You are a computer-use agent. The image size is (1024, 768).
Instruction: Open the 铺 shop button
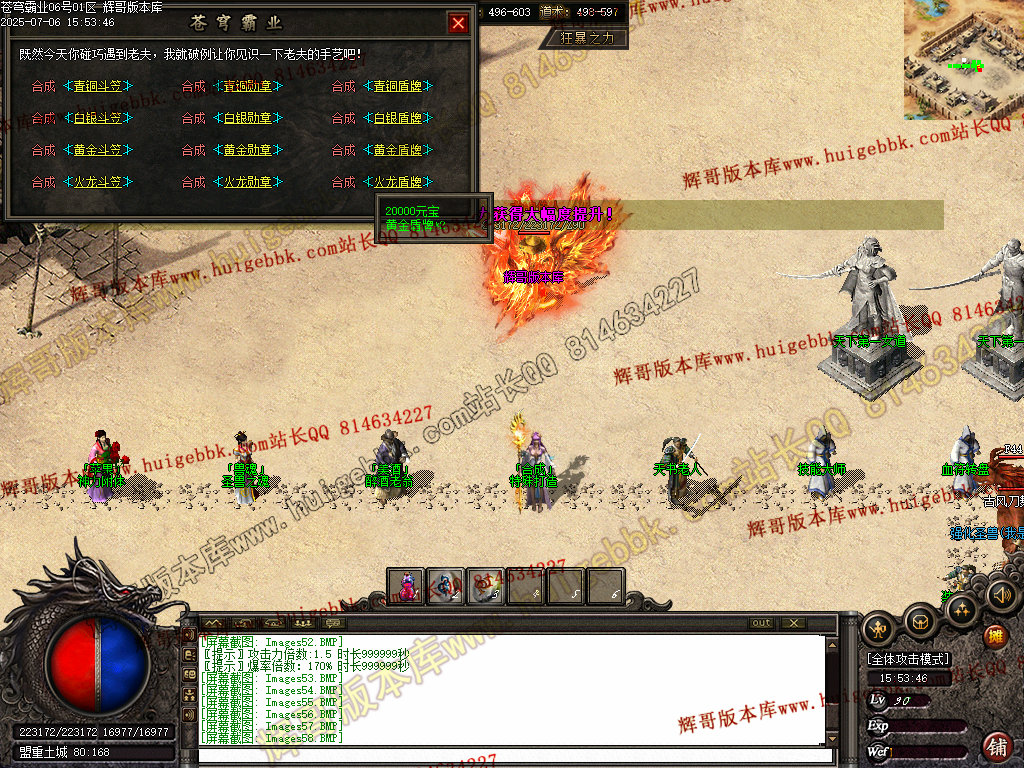997,746
